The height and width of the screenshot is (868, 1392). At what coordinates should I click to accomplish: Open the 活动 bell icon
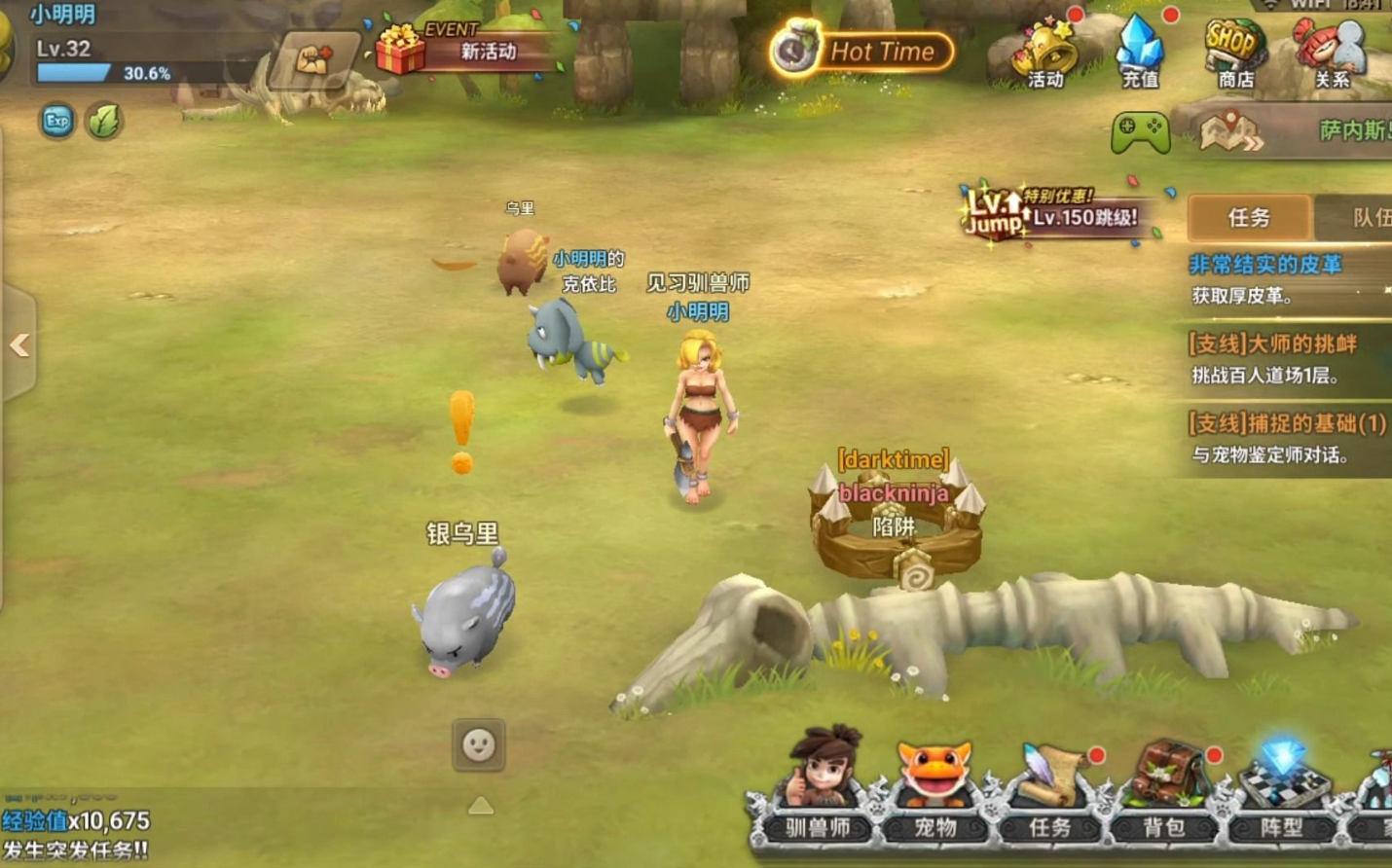tap(1044, 53)
